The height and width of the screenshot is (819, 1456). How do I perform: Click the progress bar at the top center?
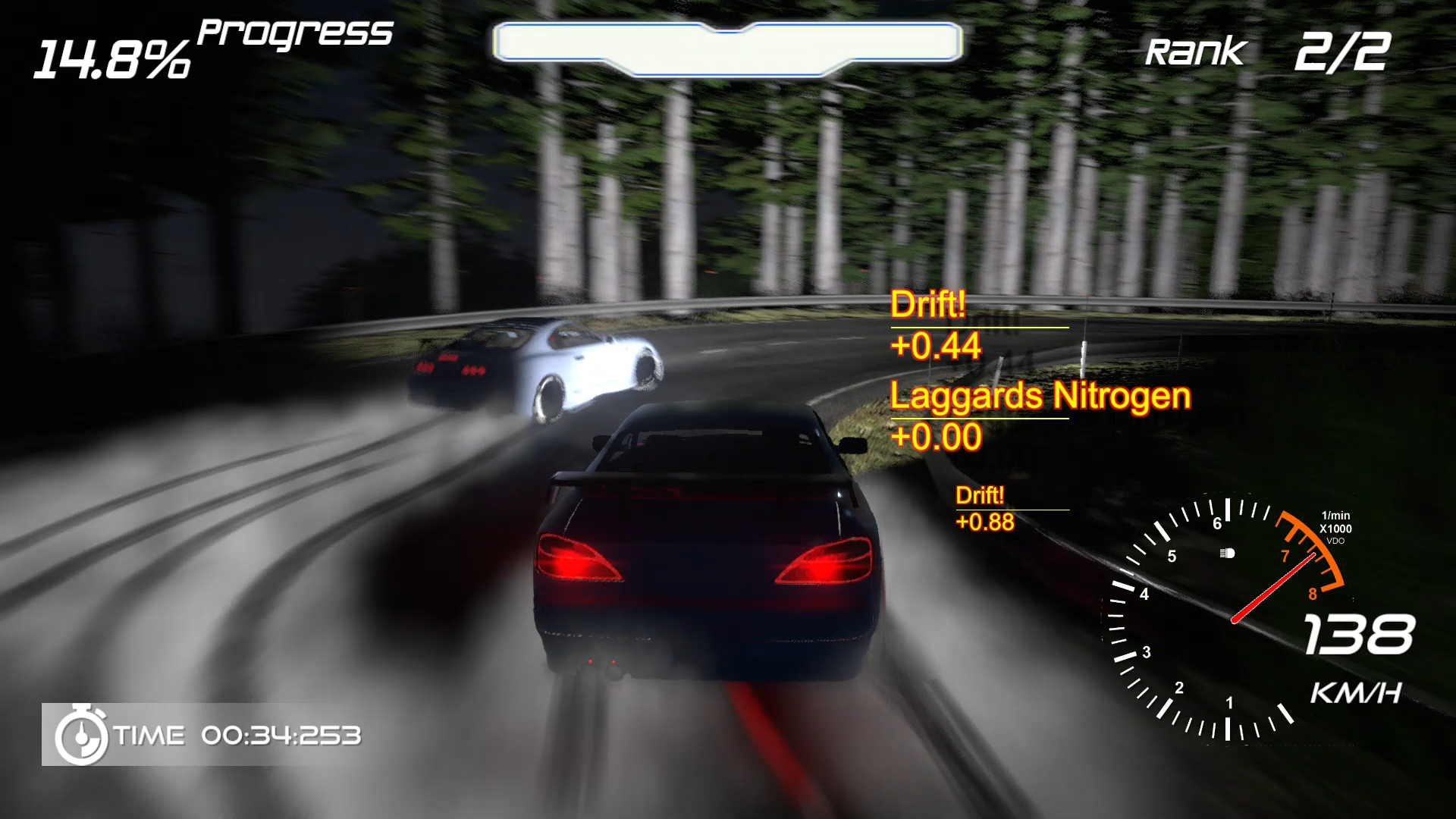(728, 45)
